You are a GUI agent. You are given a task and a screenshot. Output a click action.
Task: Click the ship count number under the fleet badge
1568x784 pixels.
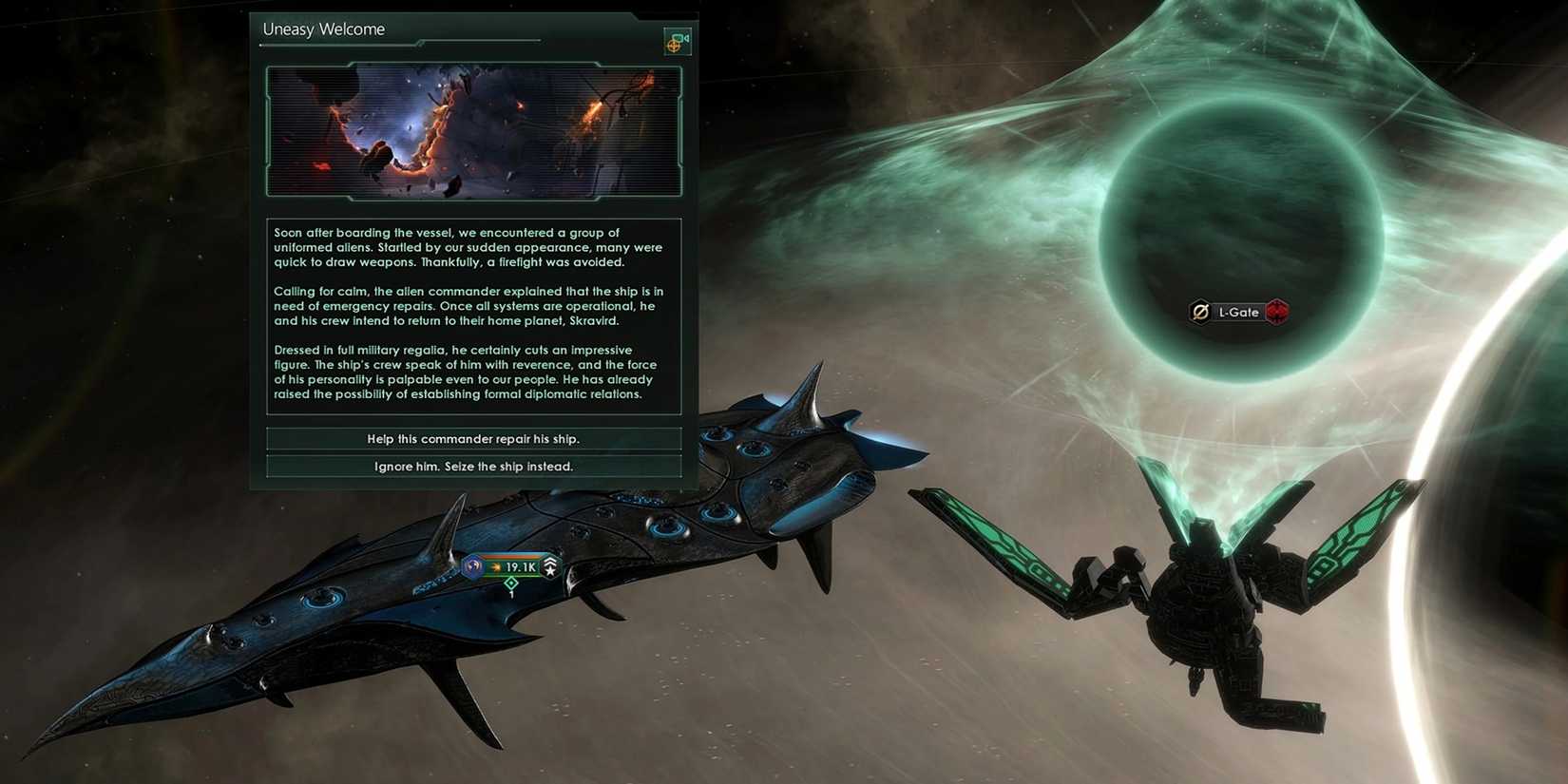tap(511, 594)
